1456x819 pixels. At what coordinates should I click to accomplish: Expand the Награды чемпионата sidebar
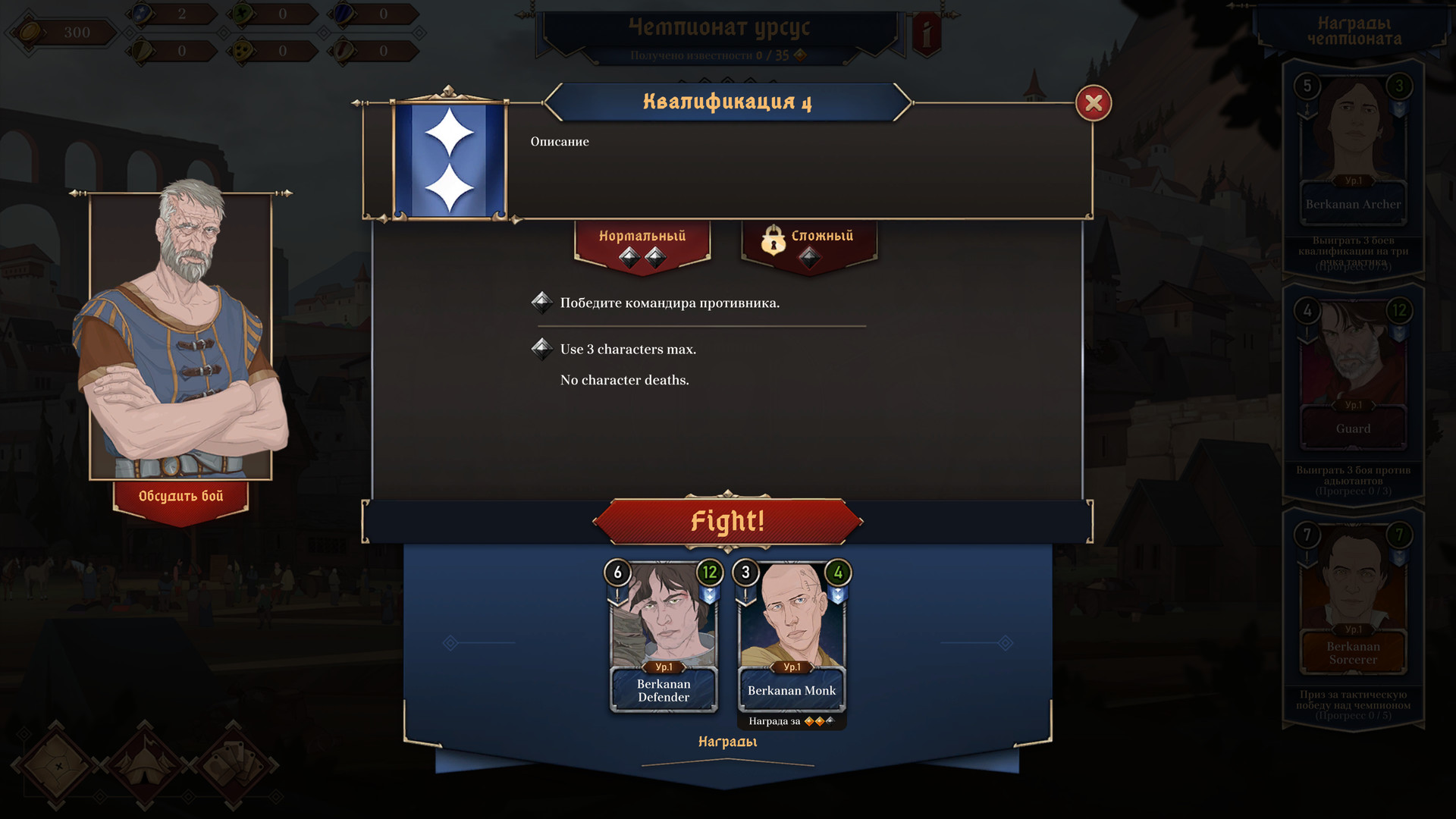tap(1352, 29)
